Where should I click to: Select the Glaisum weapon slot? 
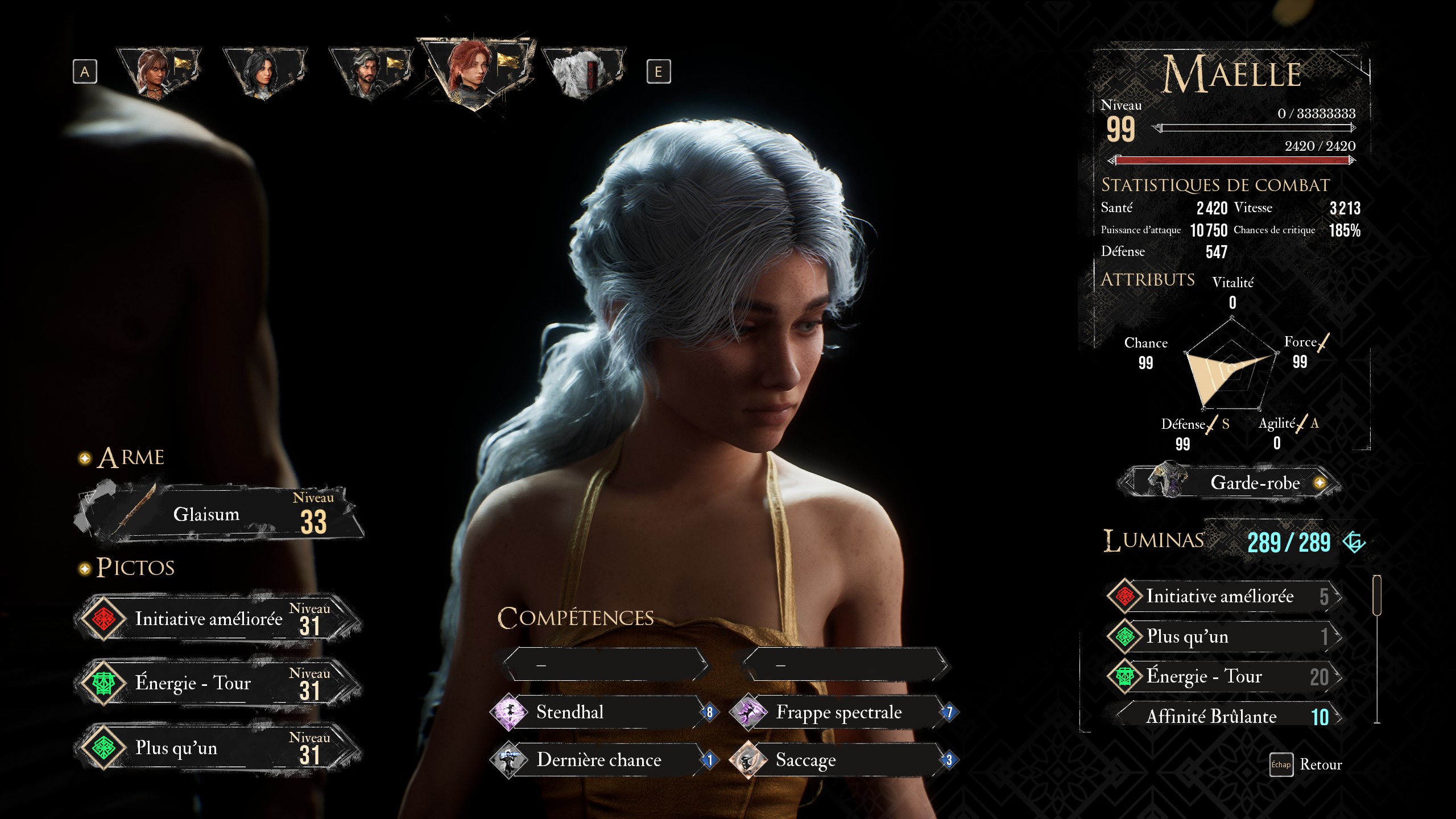click(219, 515)
